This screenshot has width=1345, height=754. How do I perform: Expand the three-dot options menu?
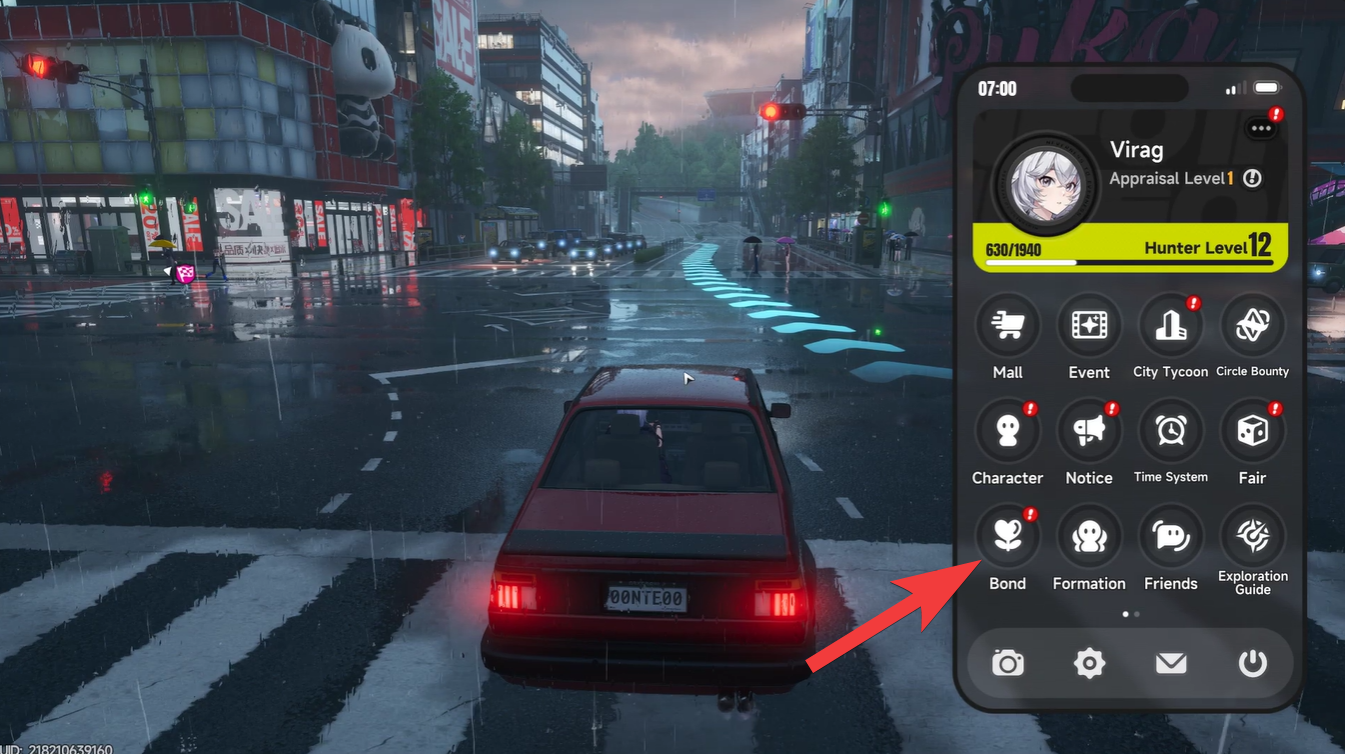tap(1259, 126)
